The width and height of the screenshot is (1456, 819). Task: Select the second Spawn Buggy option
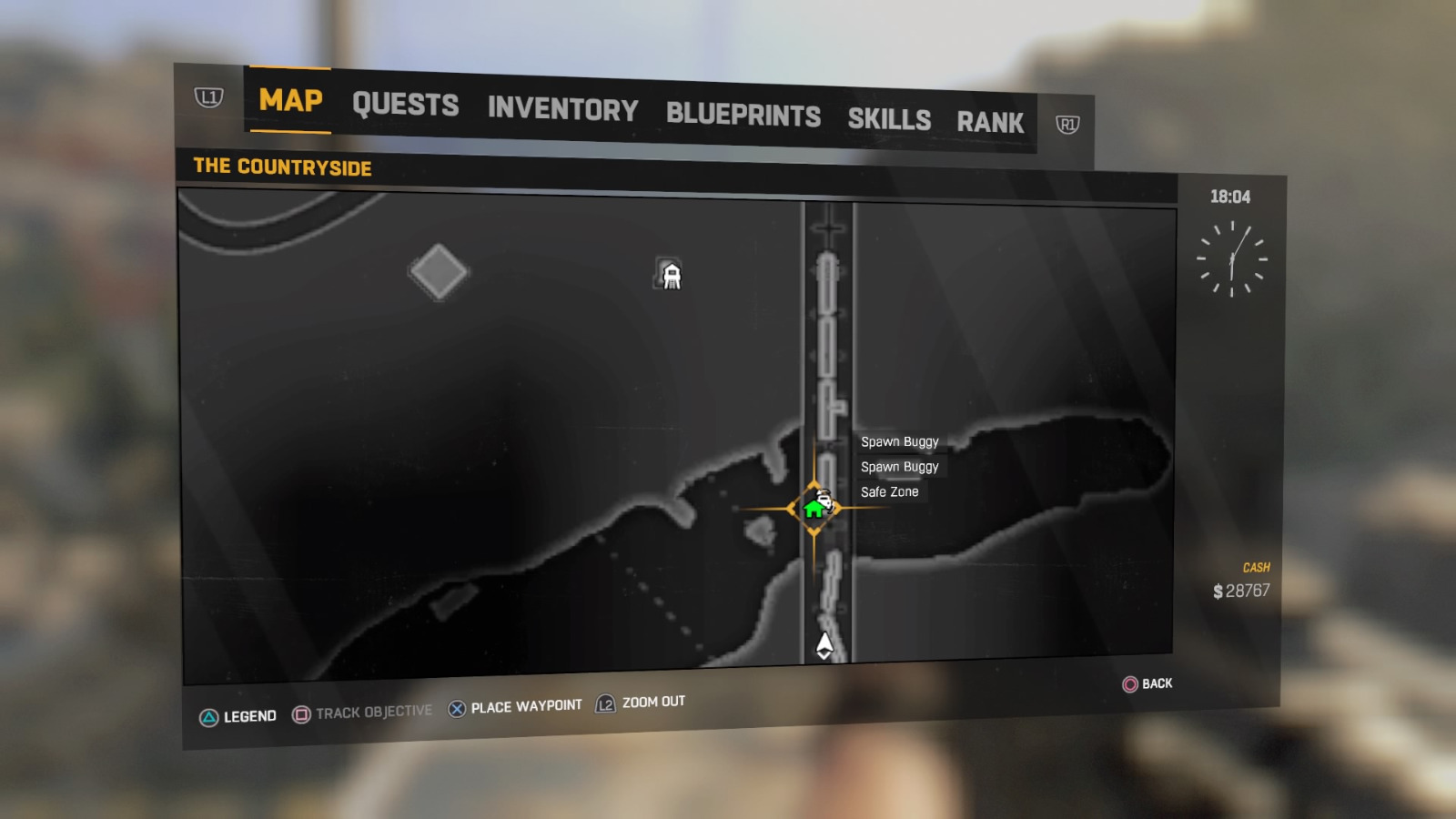coord(898,466)
